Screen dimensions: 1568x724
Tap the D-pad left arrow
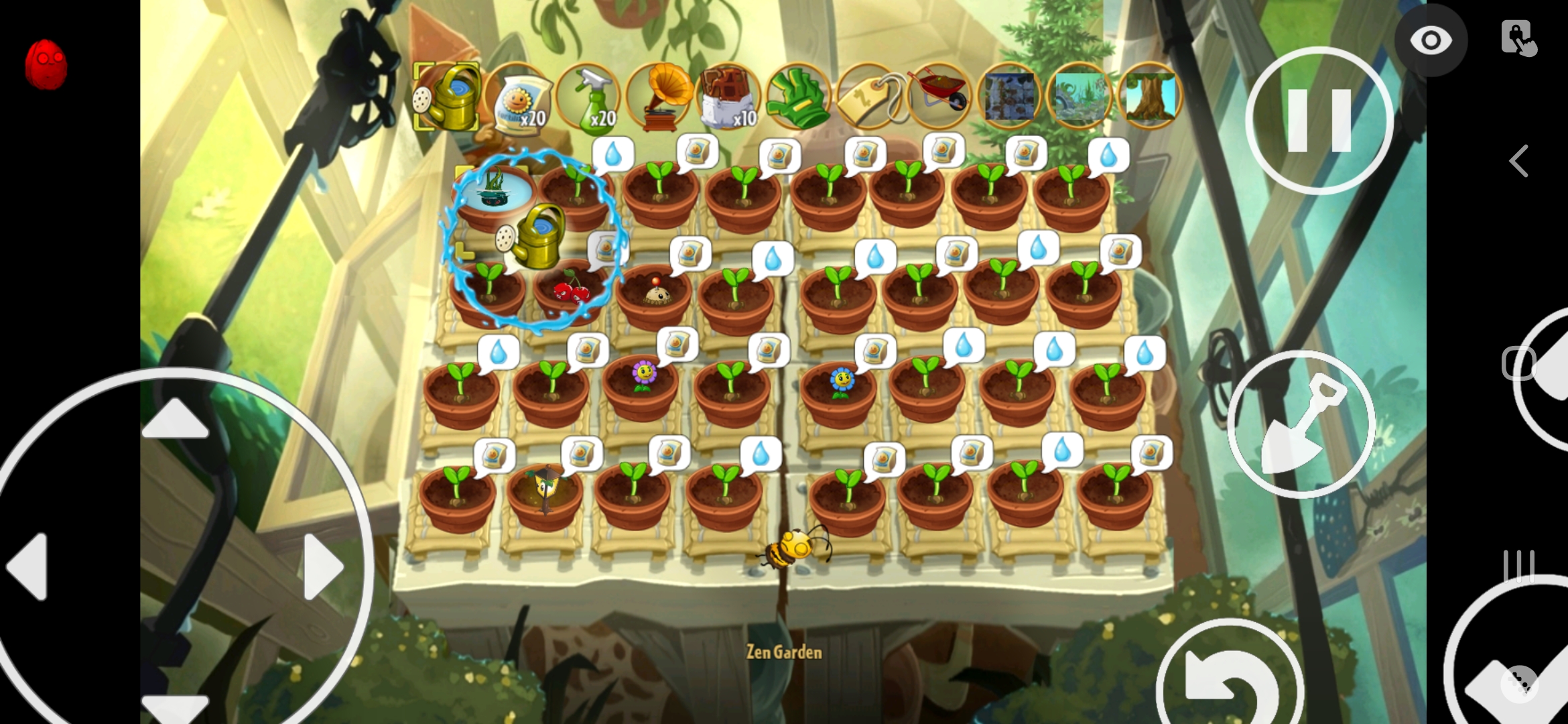28,567
